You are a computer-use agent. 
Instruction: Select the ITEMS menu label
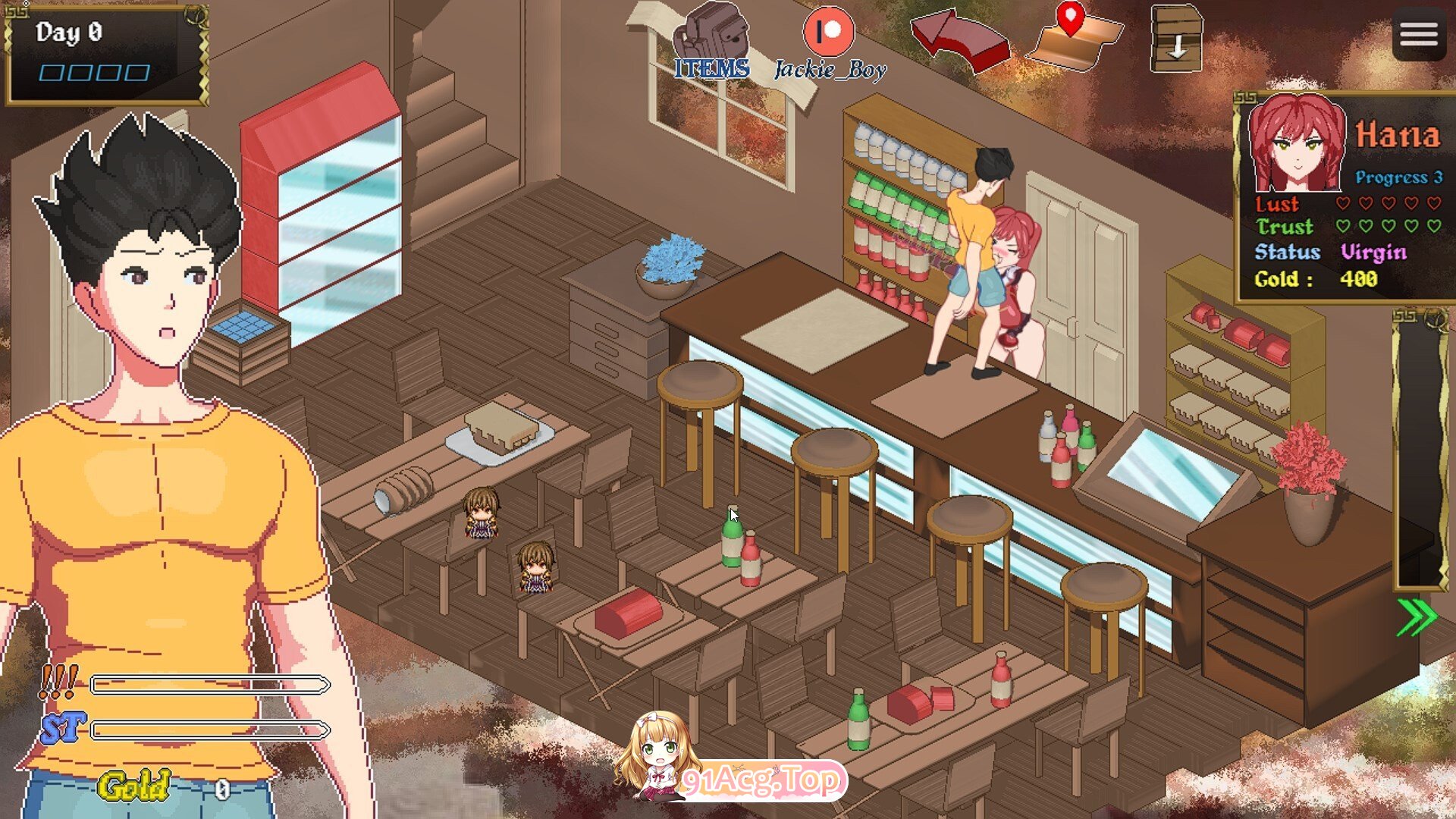pyautogui.click(x=711, y=70)
